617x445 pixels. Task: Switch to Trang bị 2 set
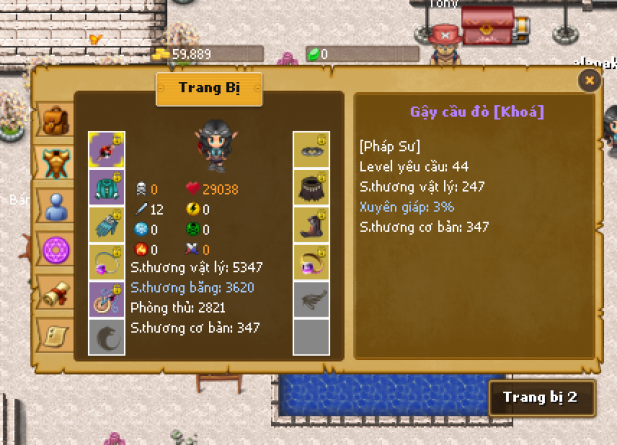(540, 397)
